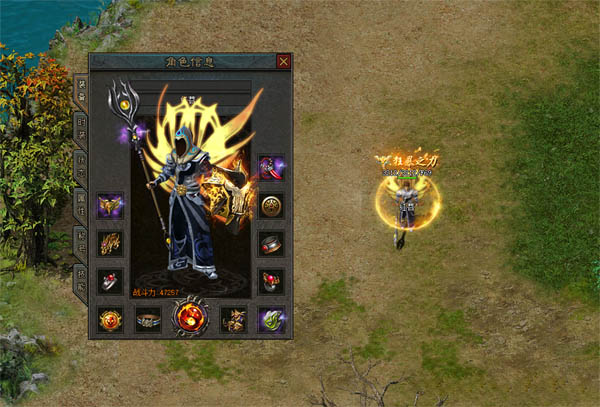Select the silver ring with red gem

[x=110, y=281]
